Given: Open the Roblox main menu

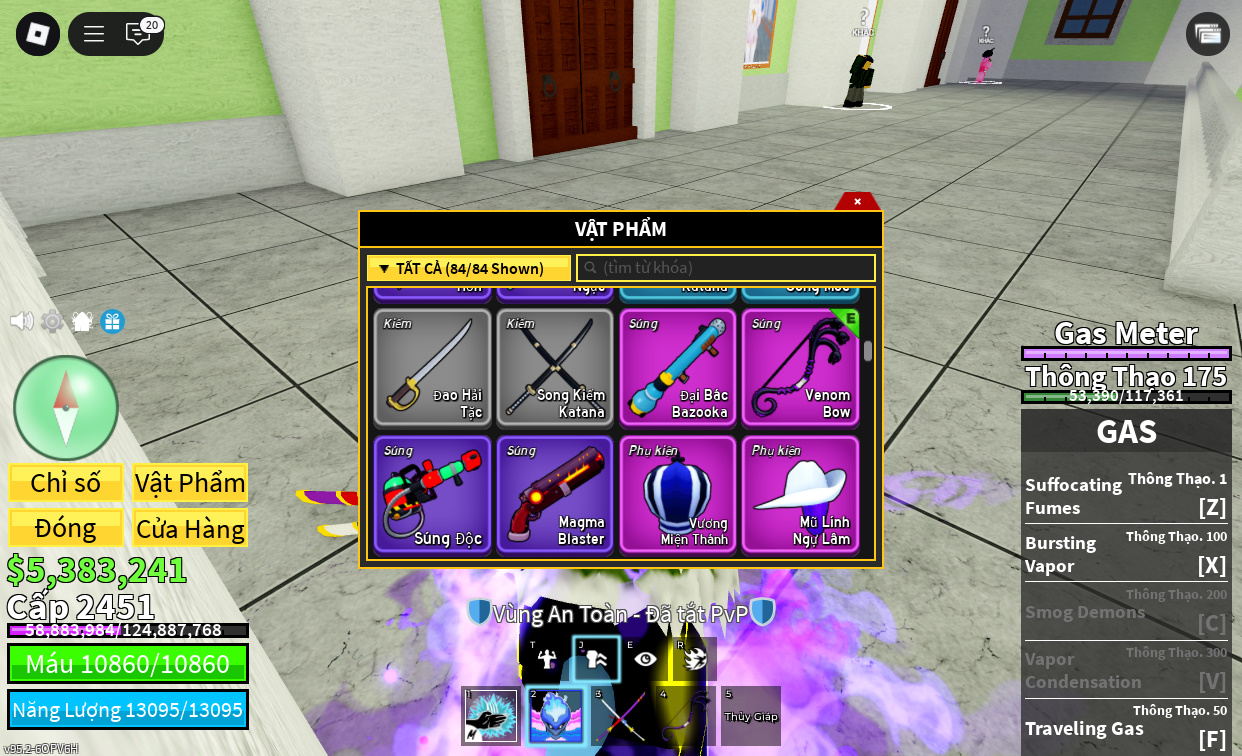Looking at the screenshot, I should 38,34.
